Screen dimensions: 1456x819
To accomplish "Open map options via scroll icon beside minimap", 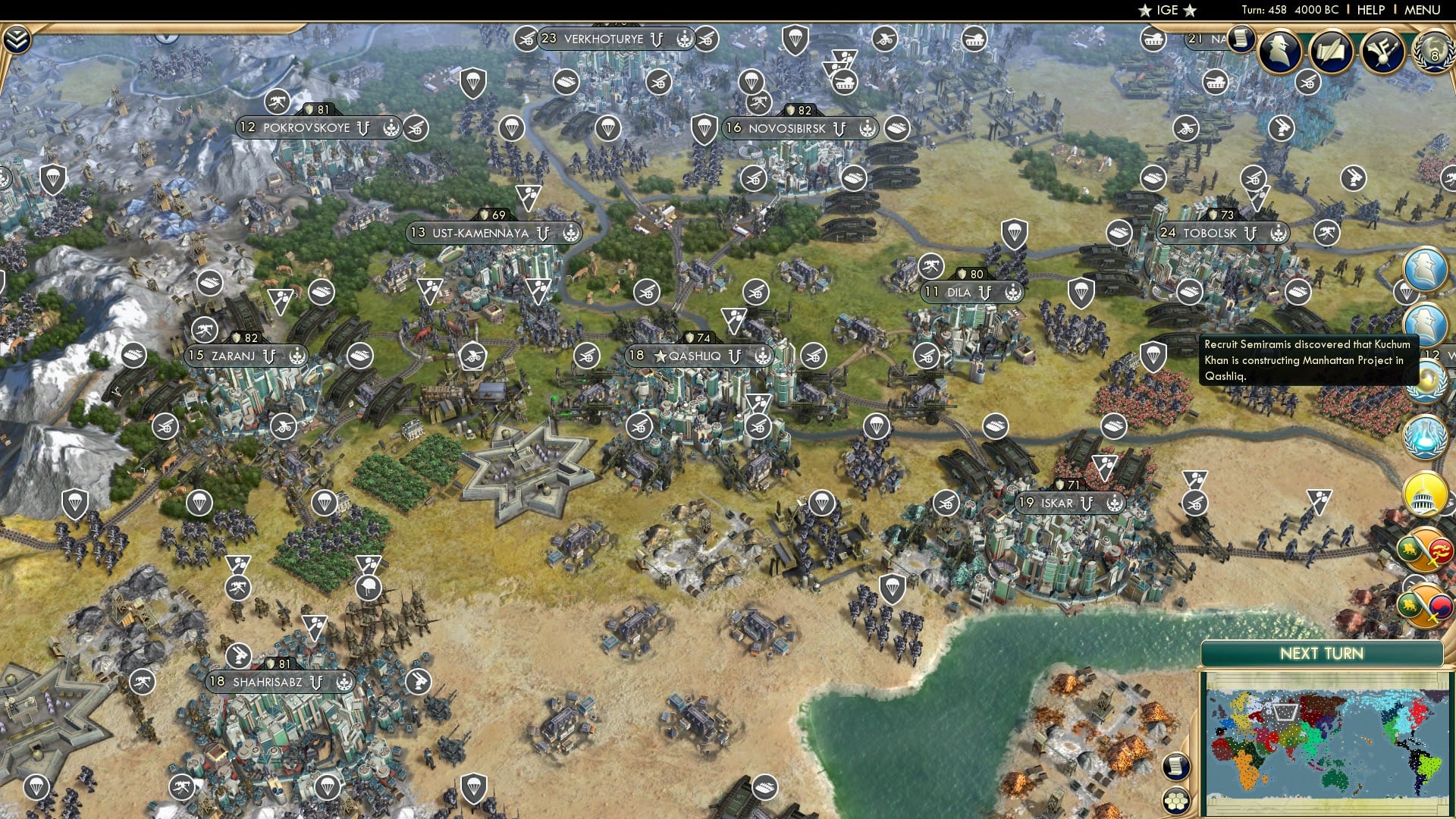I will (1178, 766).
